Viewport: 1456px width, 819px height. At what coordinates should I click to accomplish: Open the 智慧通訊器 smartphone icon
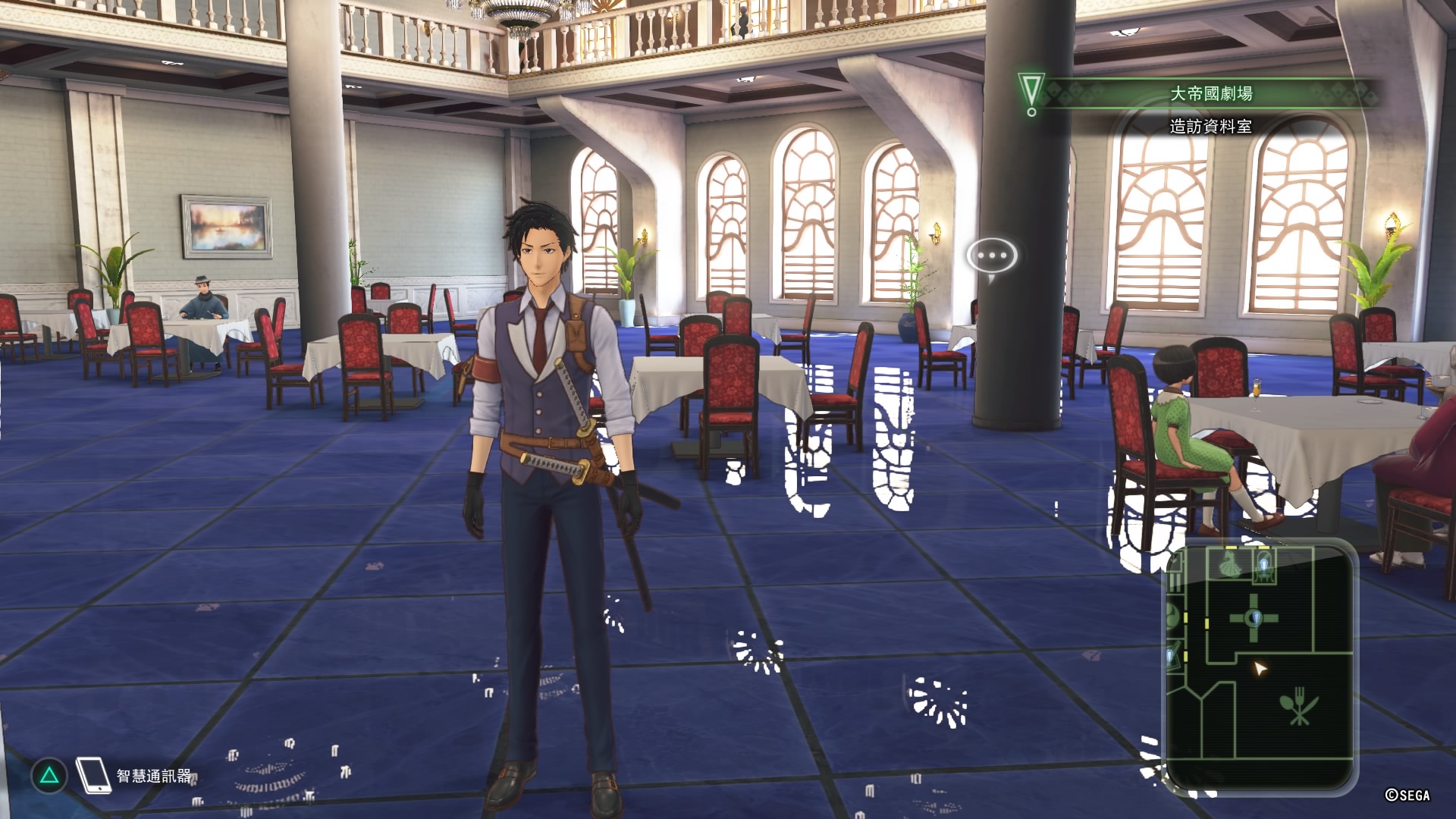point(94,775)
